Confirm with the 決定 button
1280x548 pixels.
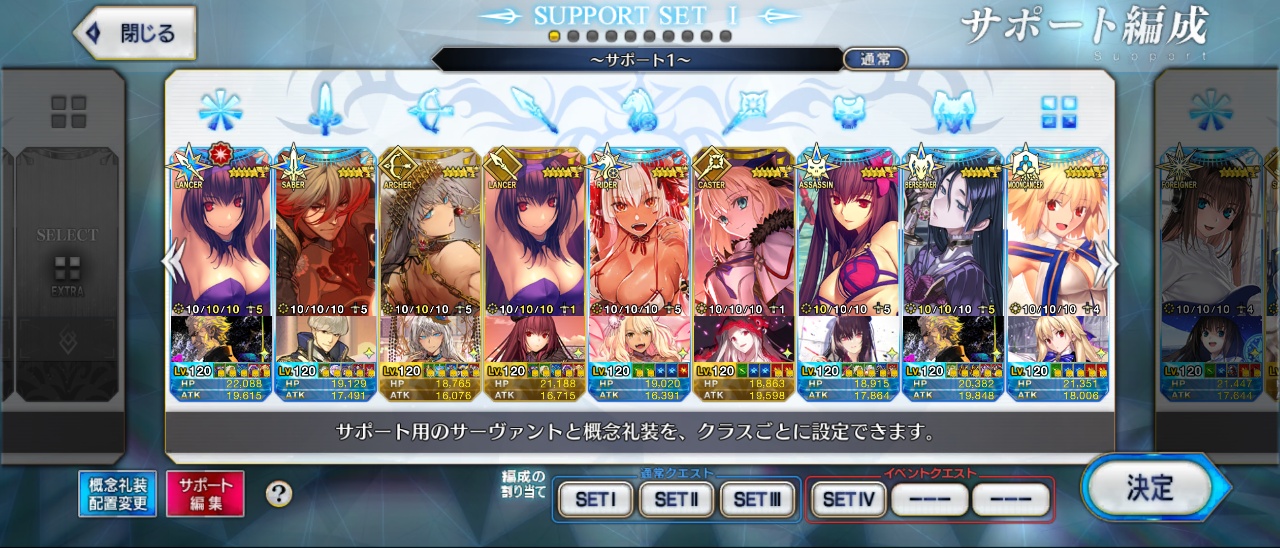tap(1150, 489)
